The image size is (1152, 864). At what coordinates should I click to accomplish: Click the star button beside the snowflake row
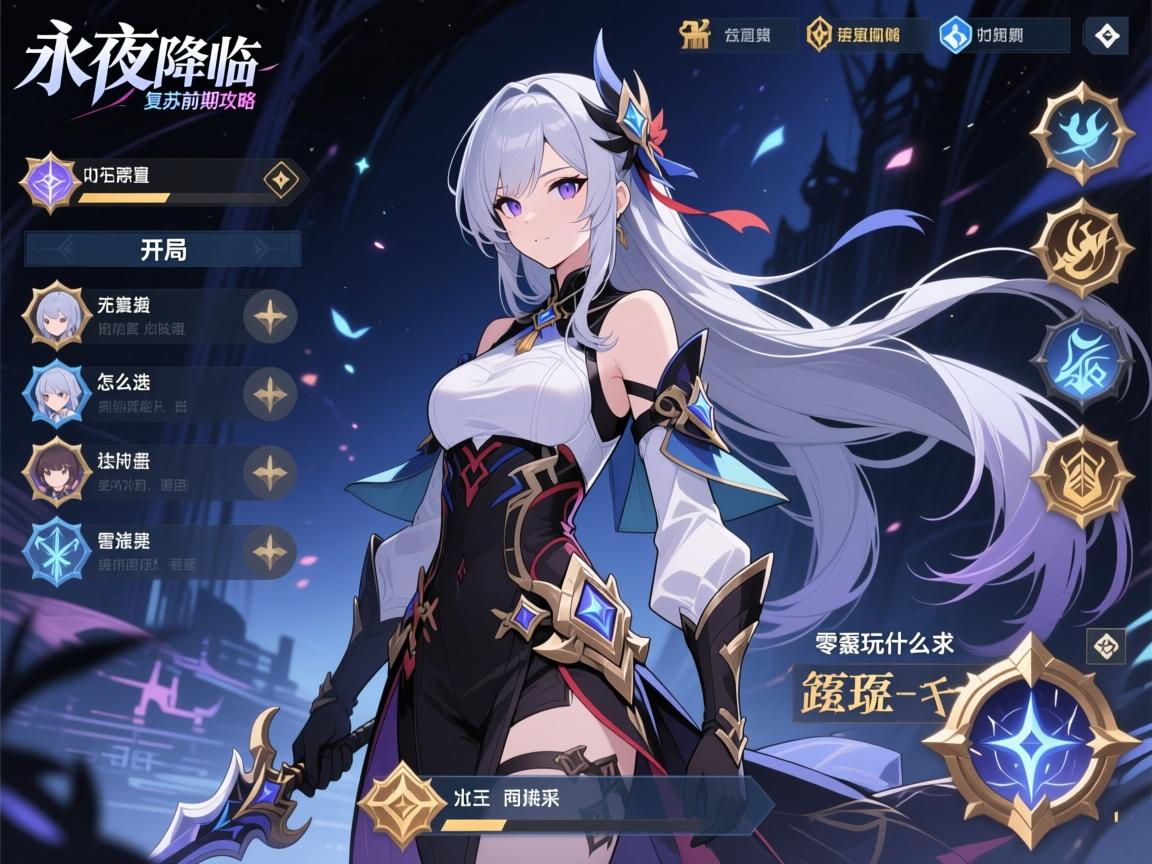tap(270, 552)
